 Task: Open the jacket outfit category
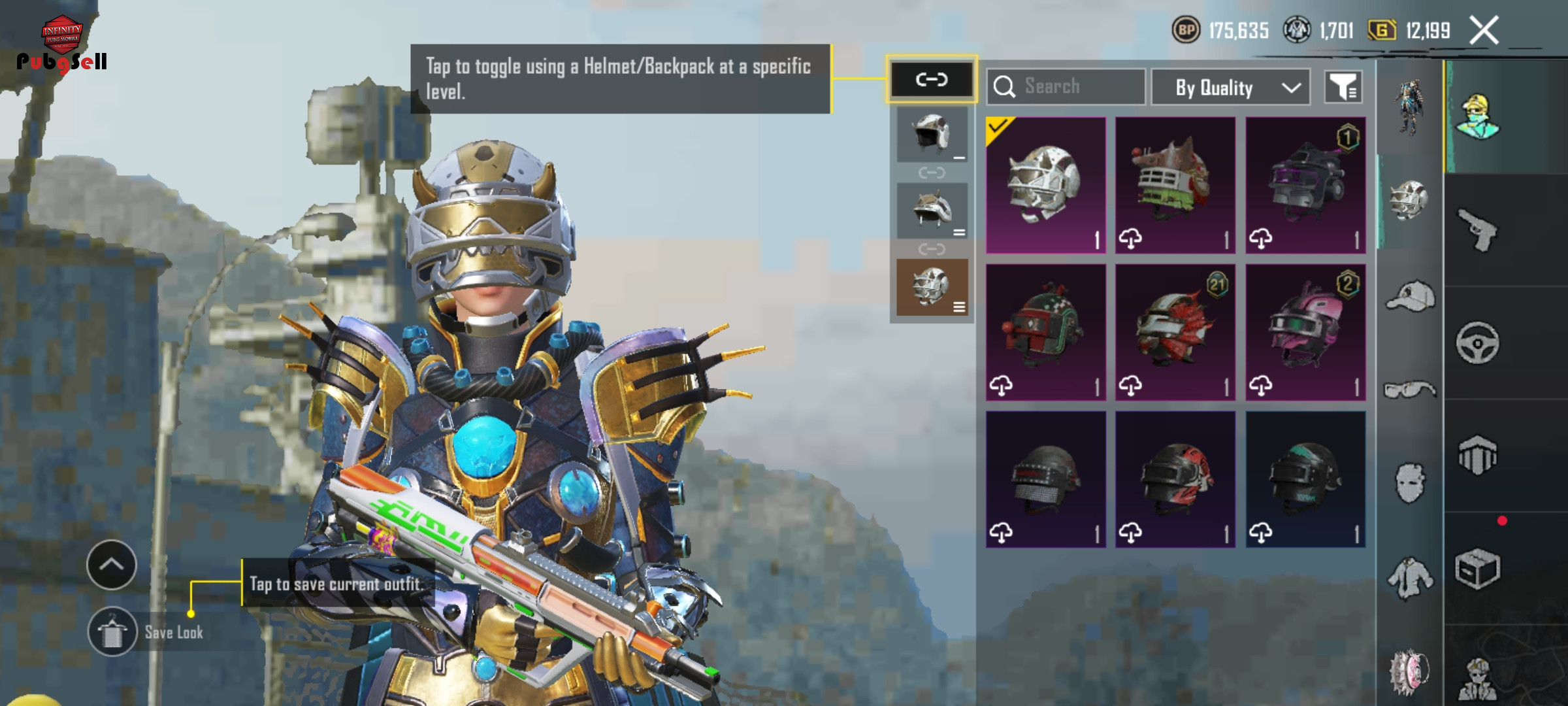pyautogui.click(x=1410, y=578)
